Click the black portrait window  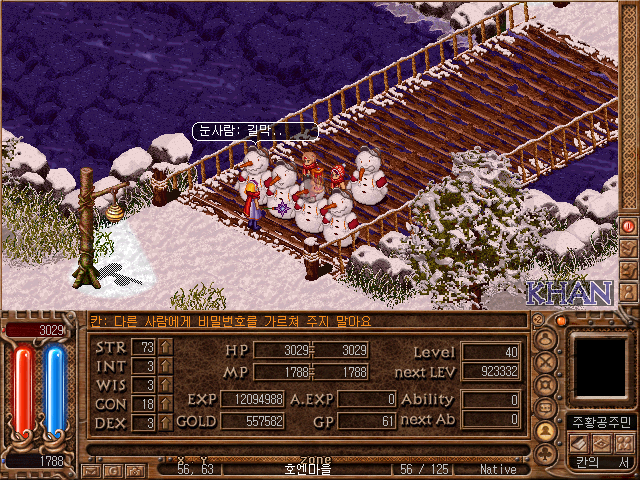602,364
